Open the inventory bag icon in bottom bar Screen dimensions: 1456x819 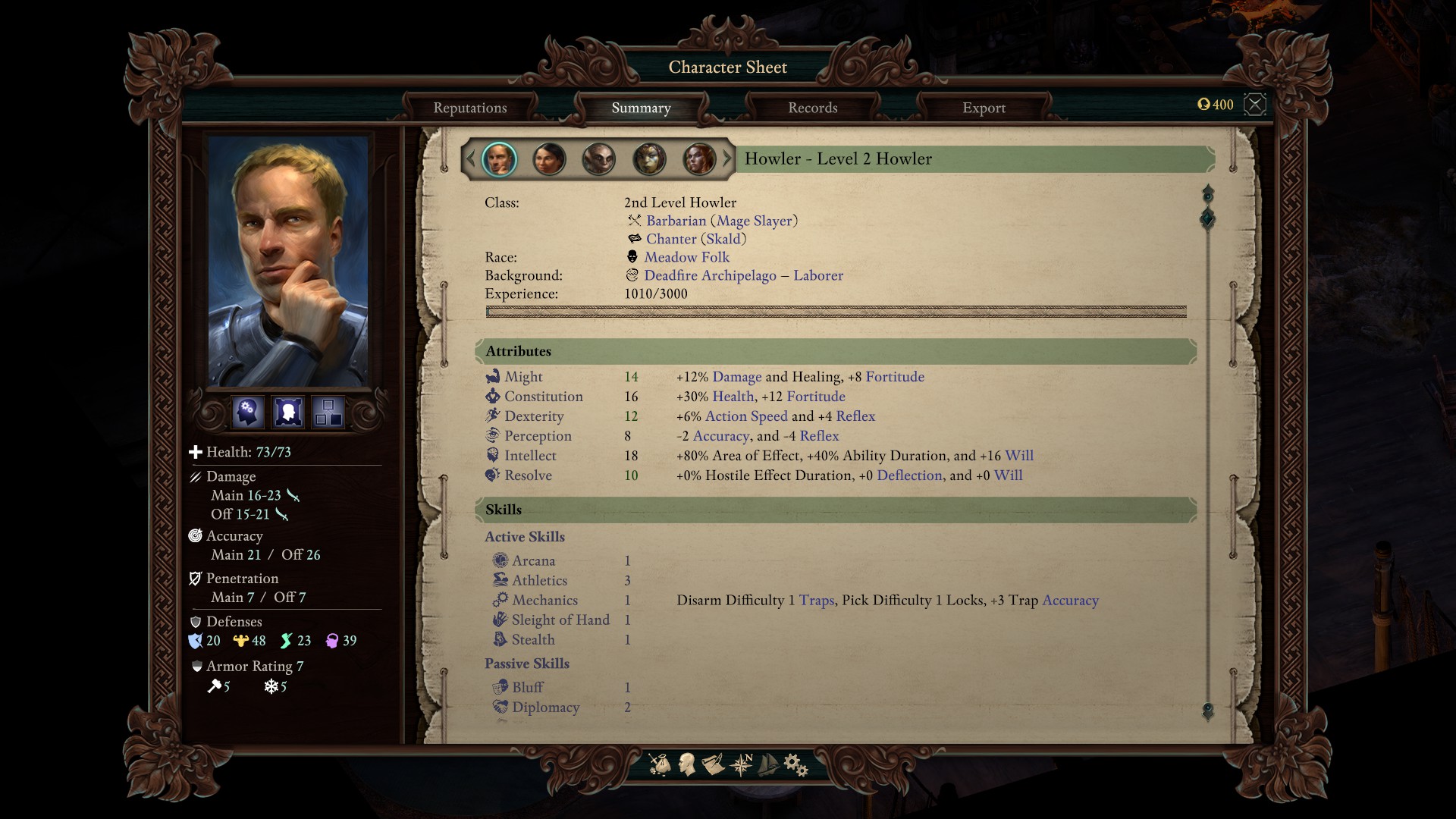coord(660,764)
